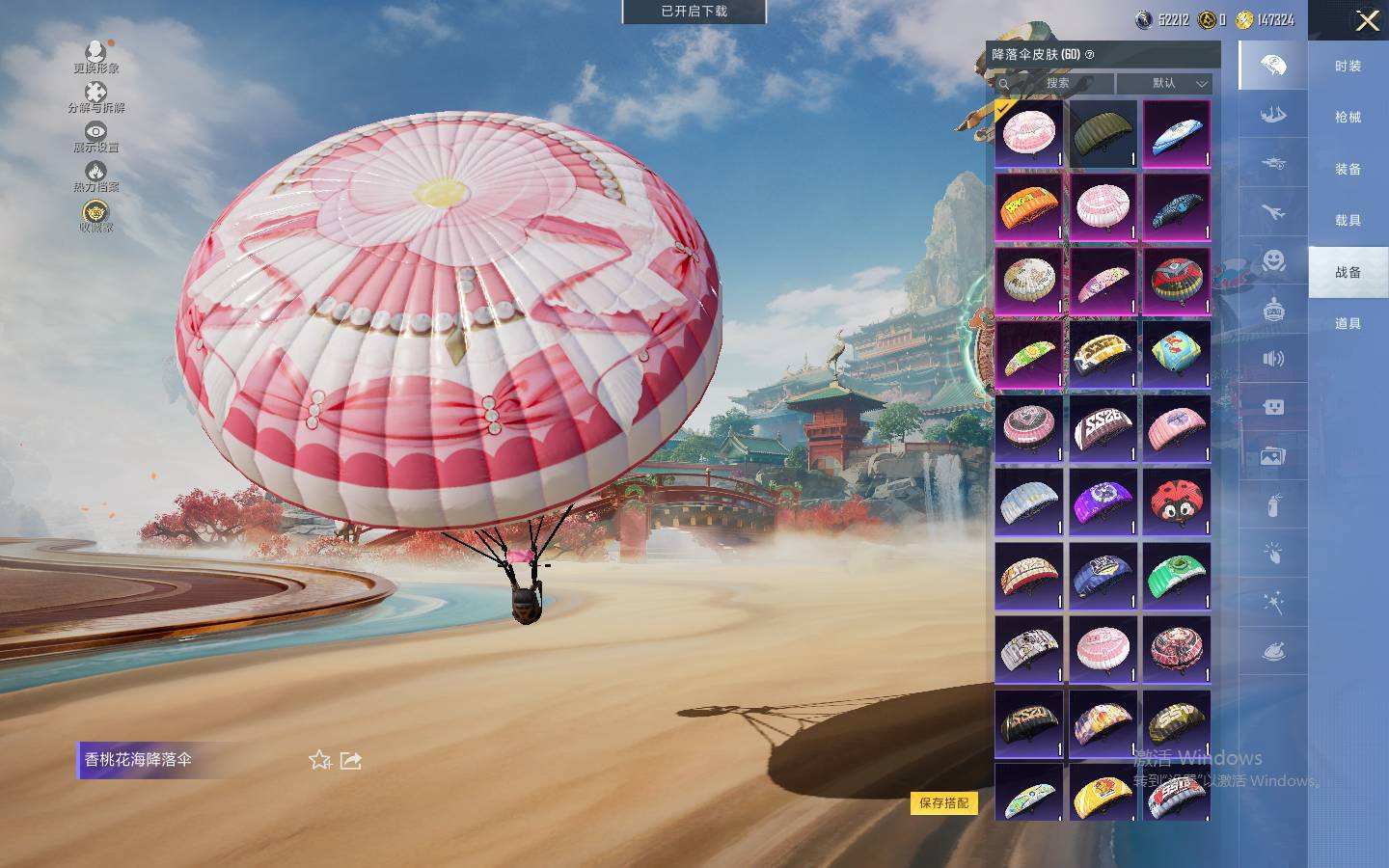Select the 已开启下载 download banner
The height and width of the screenshot is (868, 1389).
694,12
